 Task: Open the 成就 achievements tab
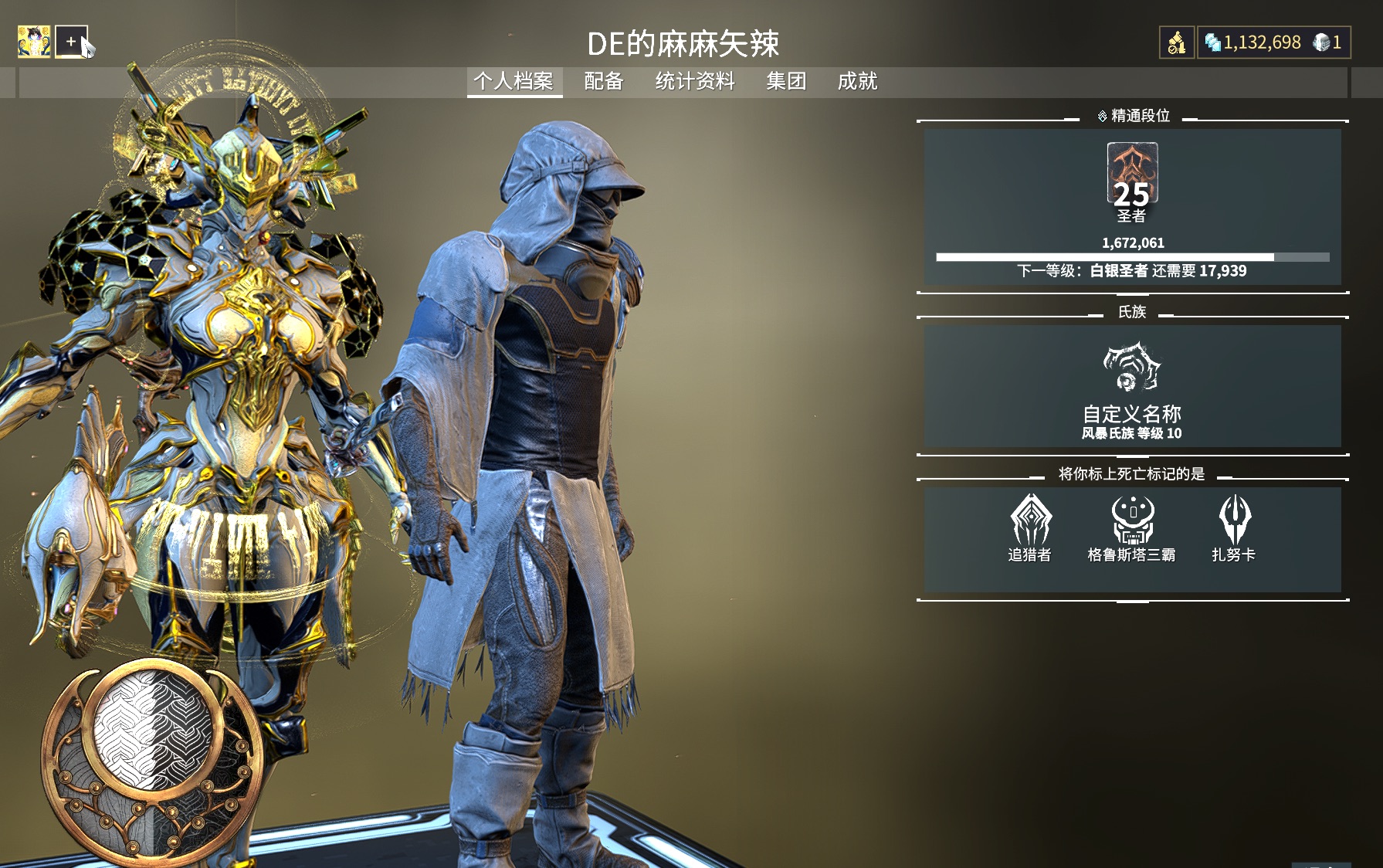pyautogui.click(x=857, y=81)
